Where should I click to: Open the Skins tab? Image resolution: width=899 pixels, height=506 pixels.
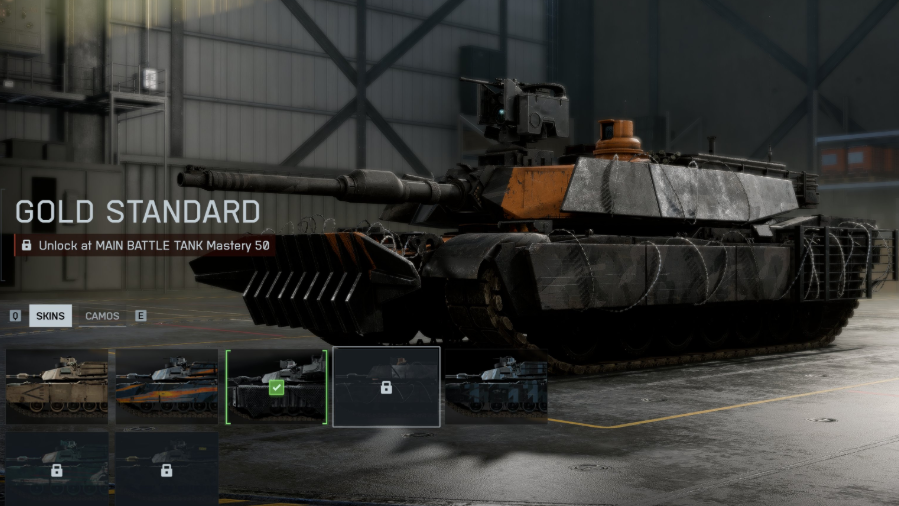pyautogui.click(x=50, y=316)
